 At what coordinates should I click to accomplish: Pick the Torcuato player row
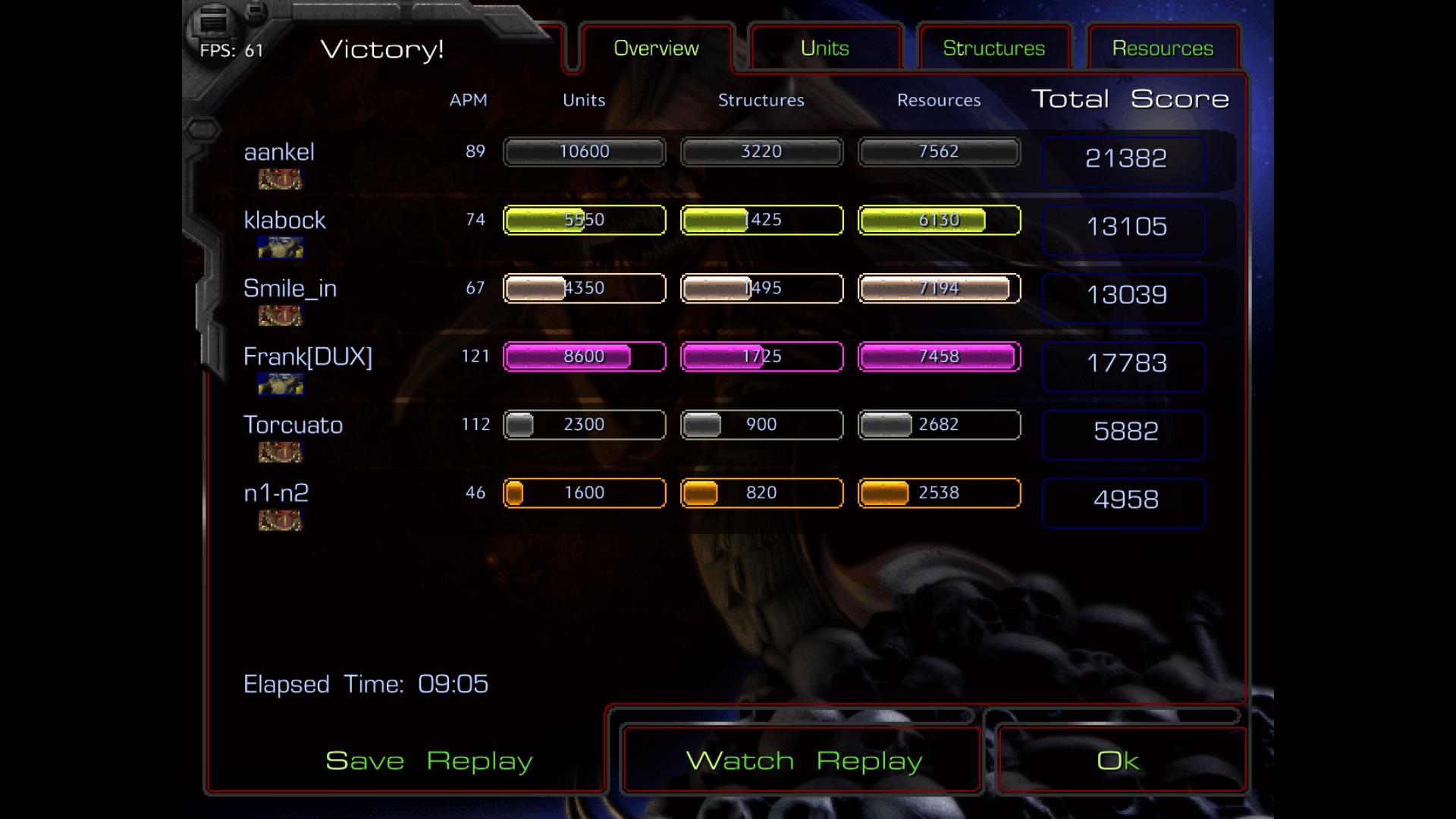293,425
